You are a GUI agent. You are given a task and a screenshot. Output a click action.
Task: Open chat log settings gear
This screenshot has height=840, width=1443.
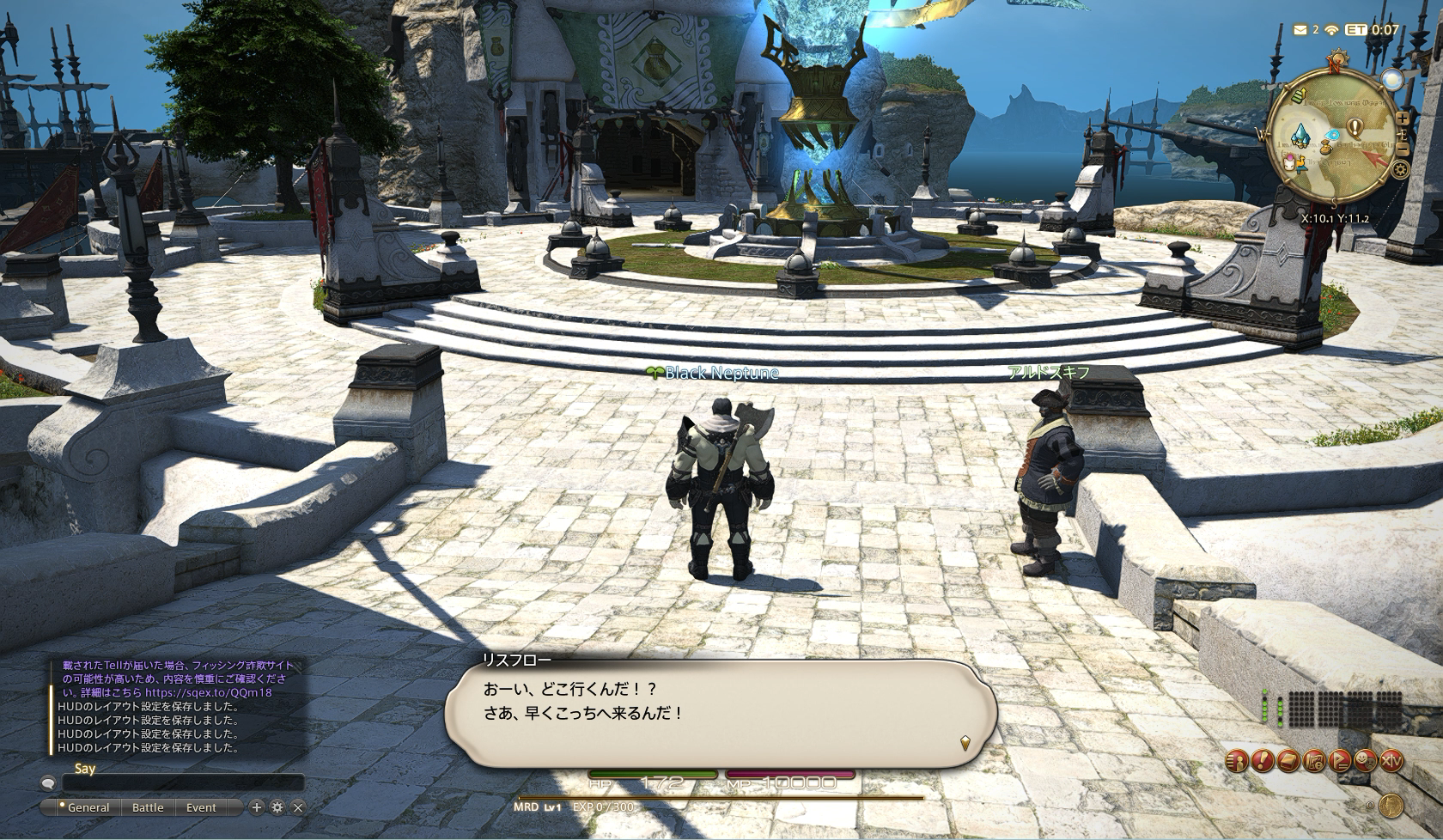[277, 807]
